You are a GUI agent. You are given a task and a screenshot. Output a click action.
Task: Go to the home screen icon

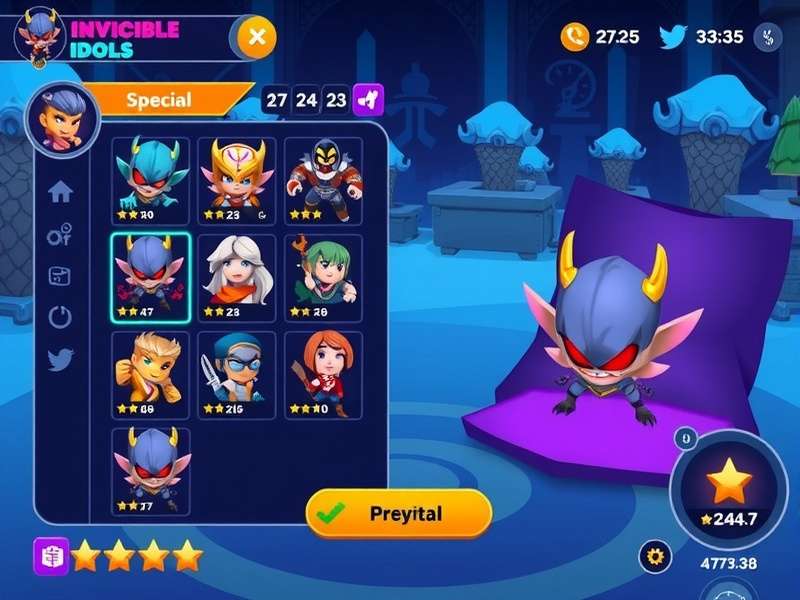point(61,192)
